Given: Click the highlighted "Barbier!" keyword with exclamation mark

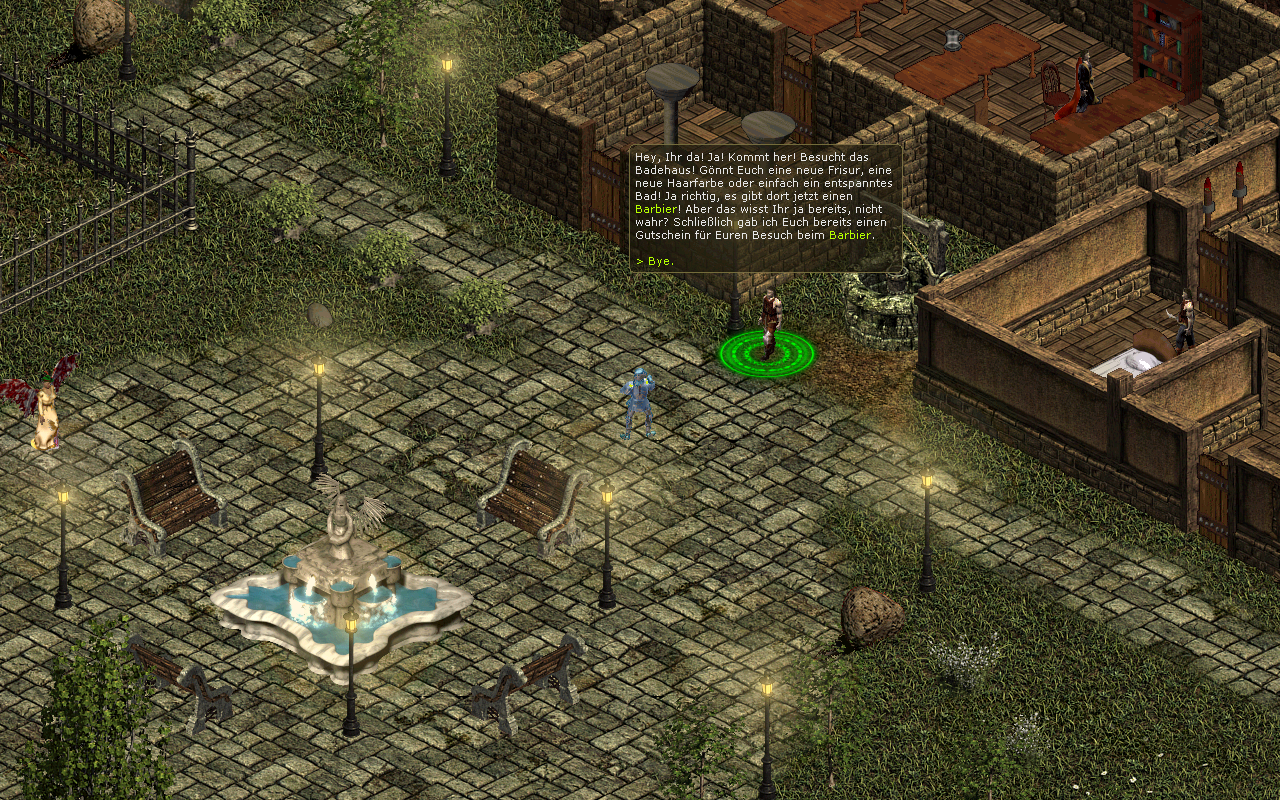Looking at the screenshot, I should coord(656,210).
